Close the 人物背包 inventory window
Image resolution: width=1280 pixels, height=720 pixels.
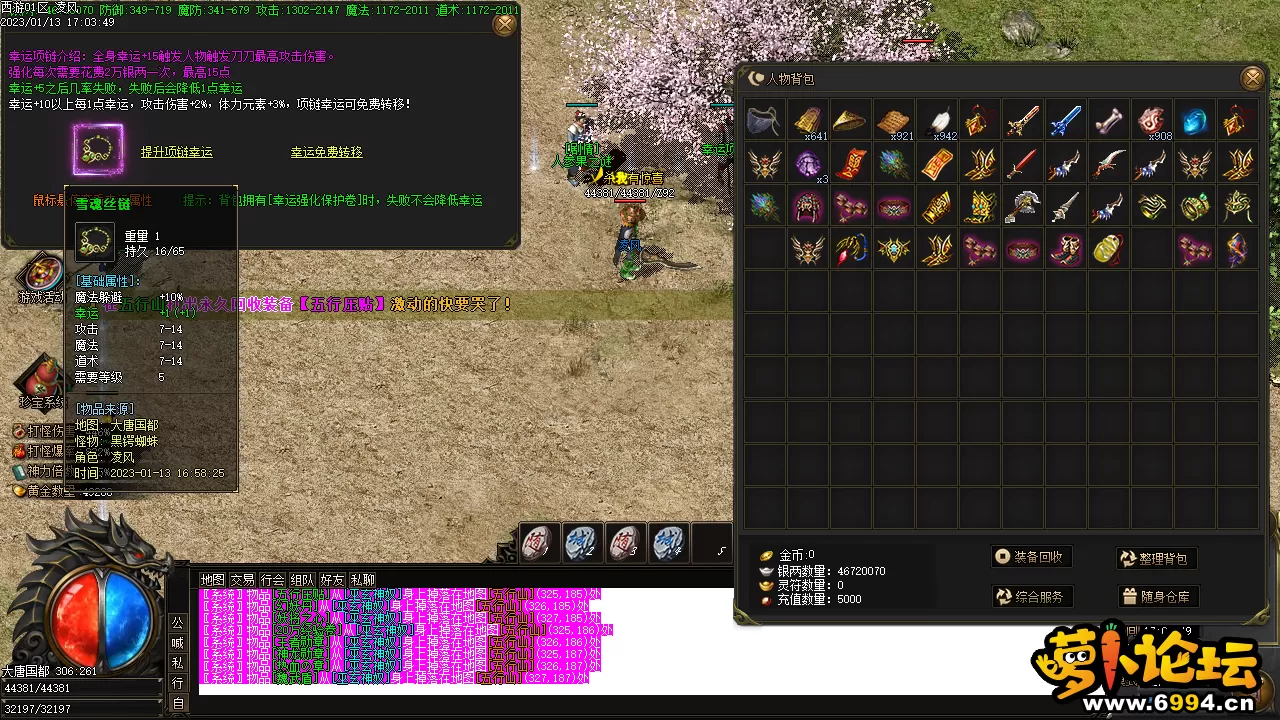point(1251,78)
